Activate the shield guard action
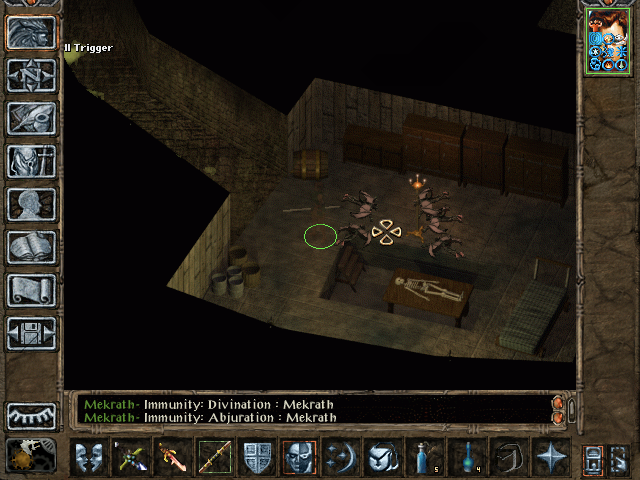Image resolution: width=640 pixels, height=480 pixels. coord(257,458)
